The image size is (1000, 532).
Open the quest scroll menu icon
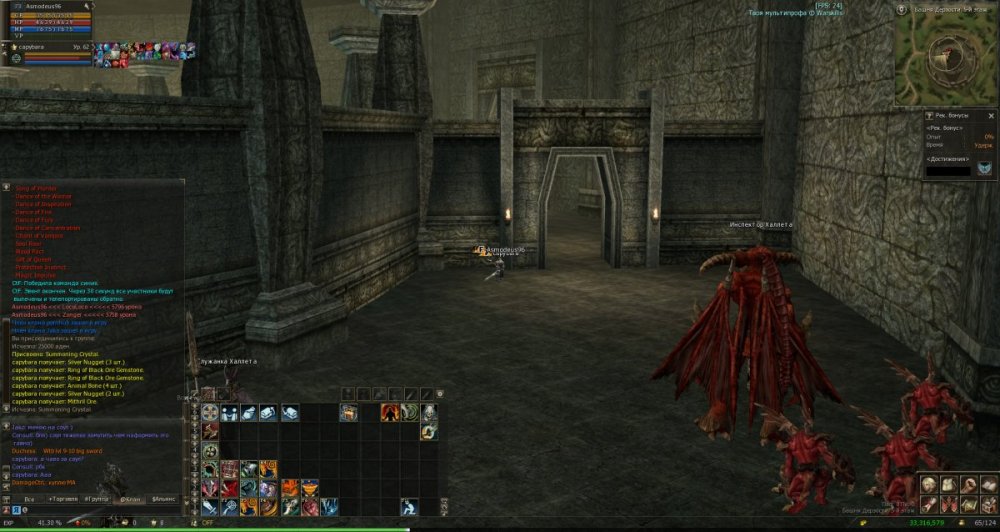click(929, 503)
